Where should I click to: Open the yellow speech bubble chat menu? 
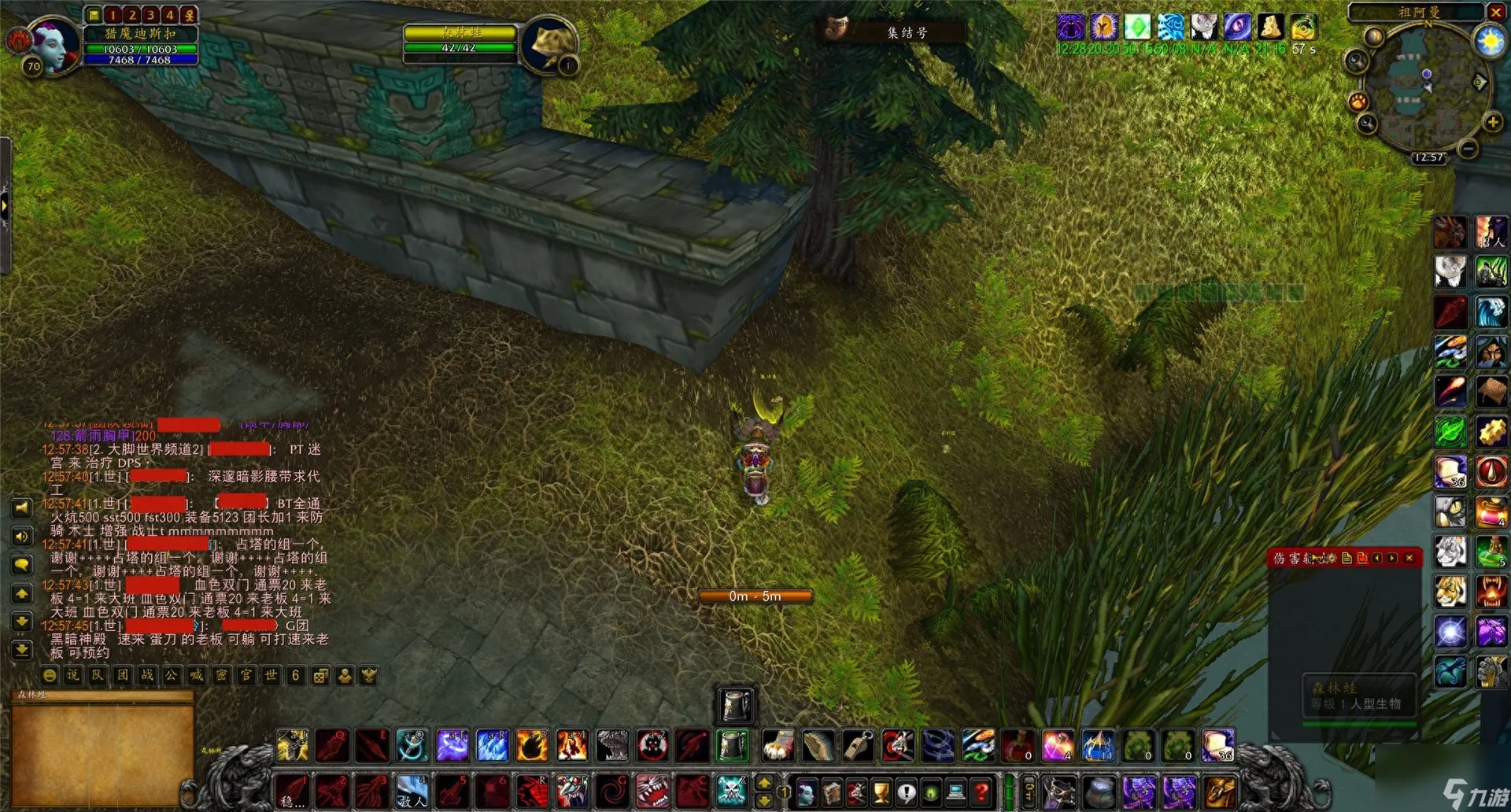(x=22, y=564)
